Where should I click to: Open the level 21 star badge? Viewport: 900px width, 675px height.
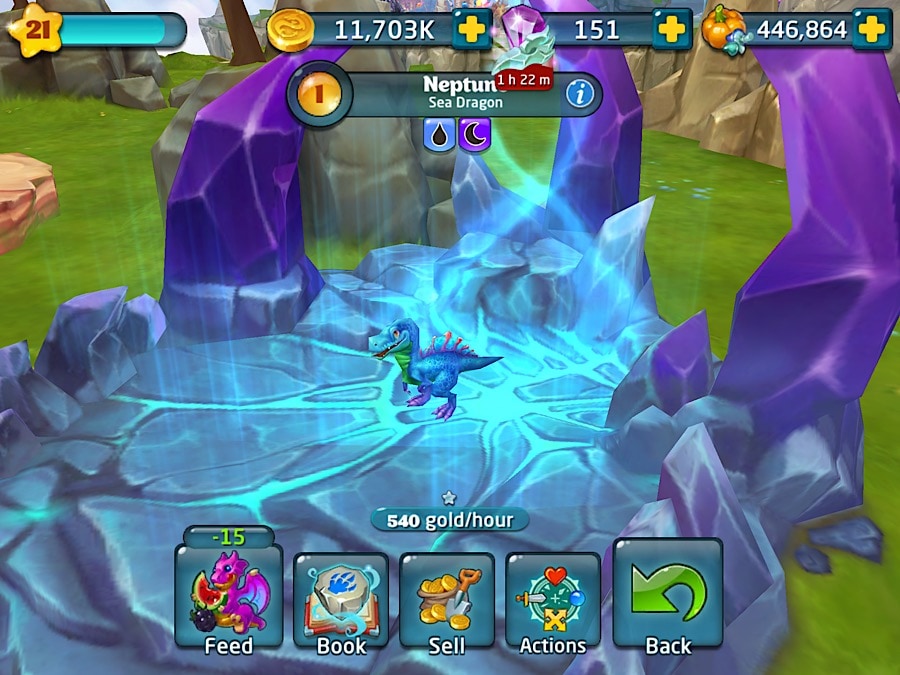click(x=36, y=29)
